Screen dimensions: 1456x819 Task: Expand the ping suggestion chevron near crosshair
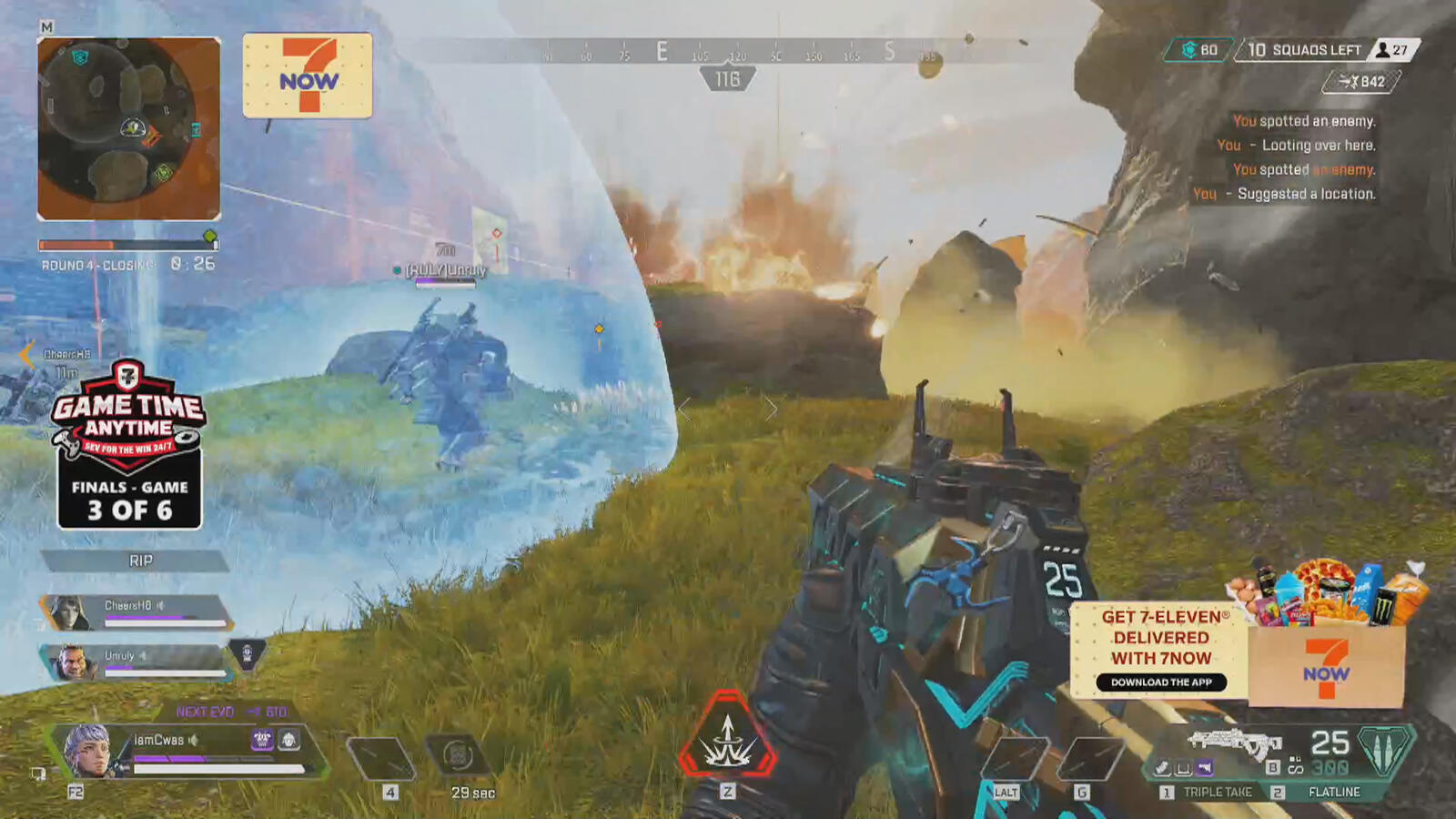point(770,409)
